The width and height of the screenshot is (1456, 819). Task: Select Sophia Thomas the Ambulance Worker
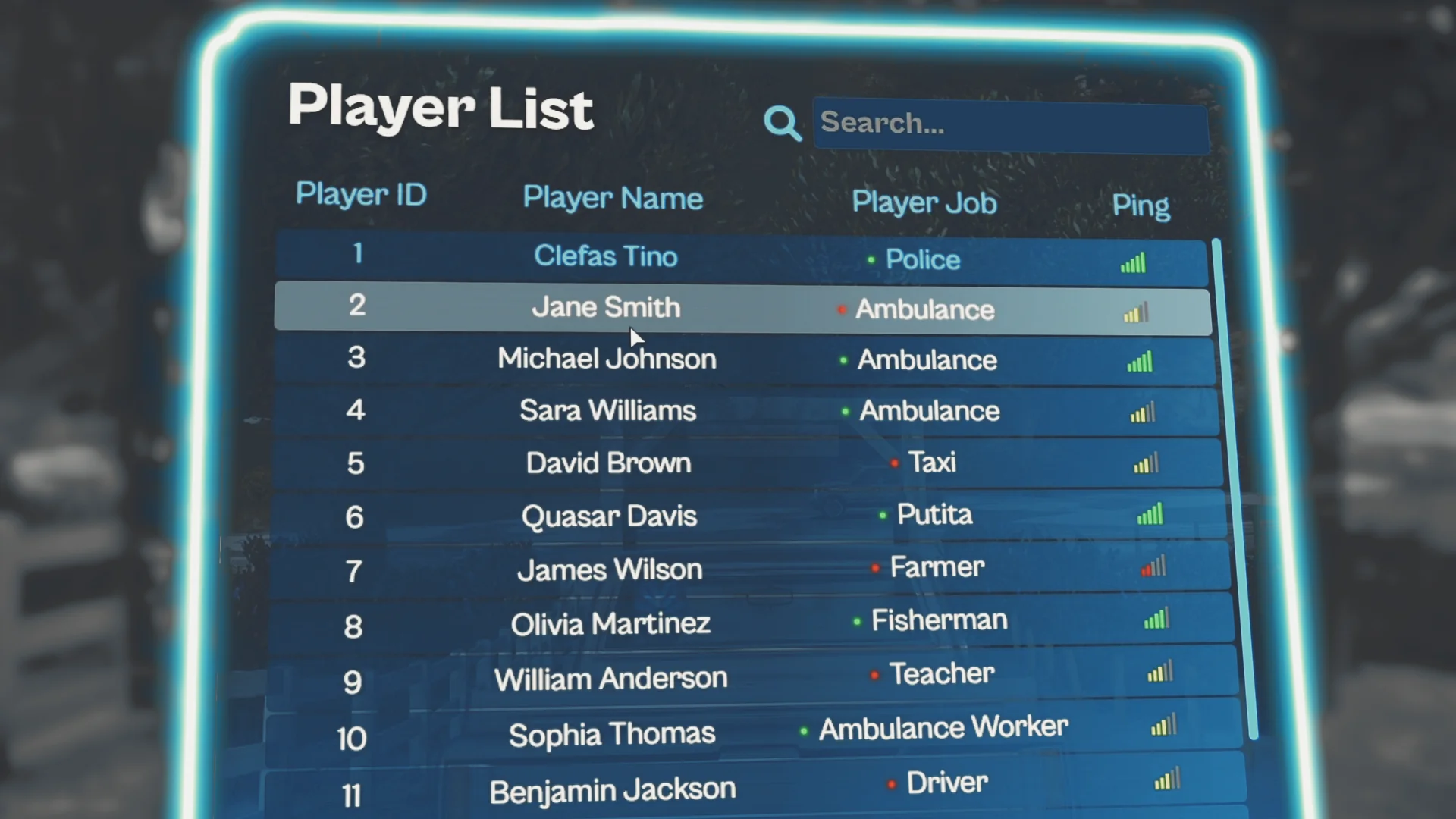[611, 734]
